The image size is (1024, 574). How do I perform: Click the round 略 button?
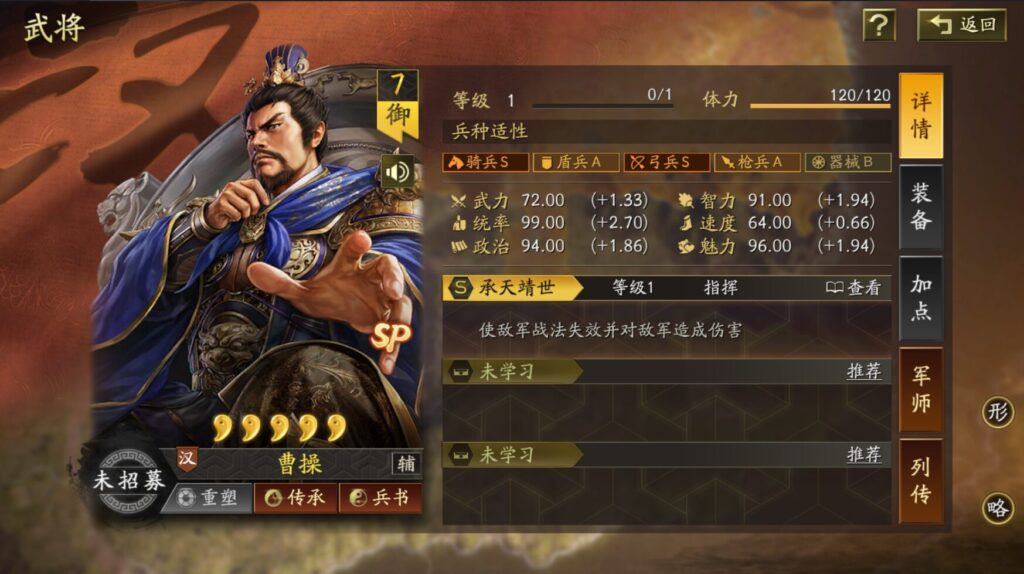click(997, 508)
